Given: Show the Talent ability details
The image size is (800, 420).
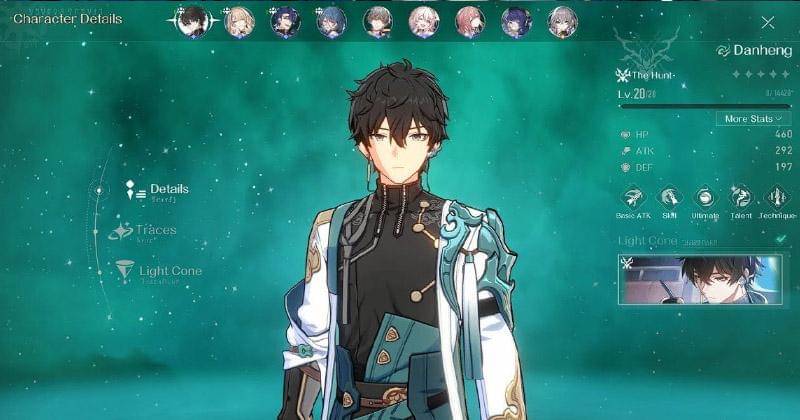Looking at the screenshot, I should click(x=740, y=197).
